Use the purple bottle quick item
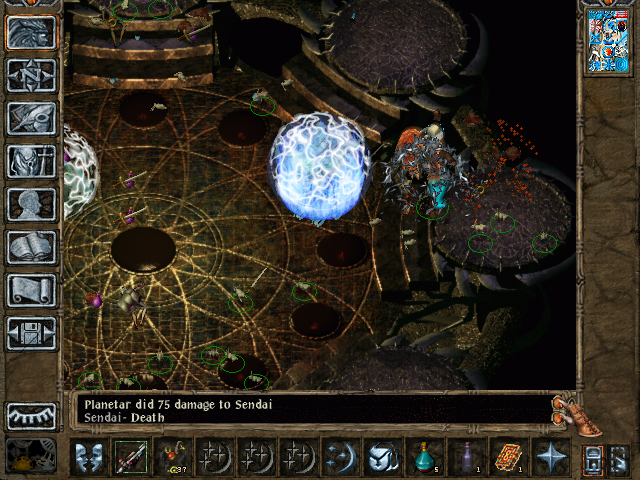 466,457
